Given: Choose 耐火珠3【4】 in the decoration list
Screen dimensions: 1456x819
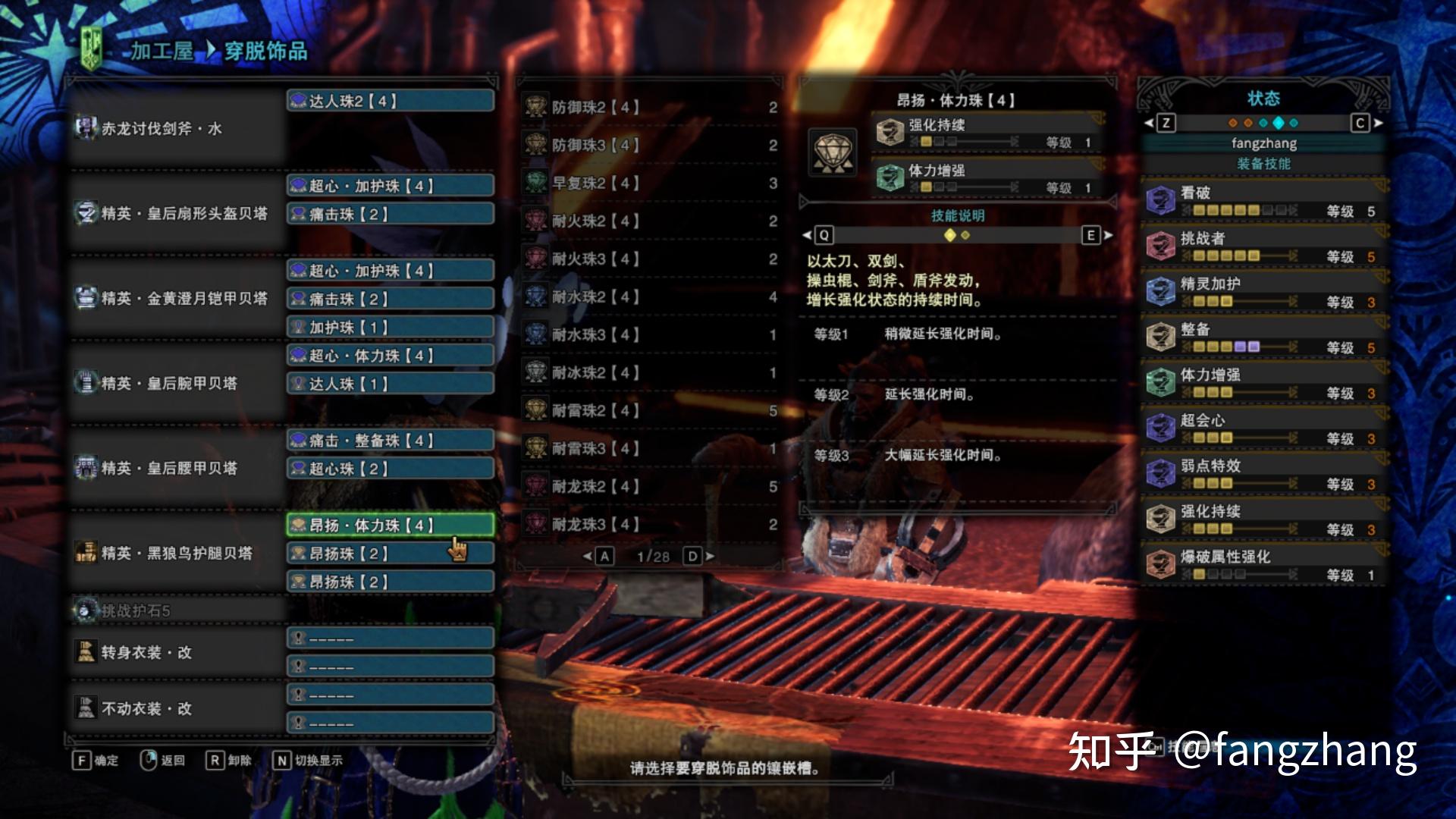Looking at the screenshot, I should point(649,259).
